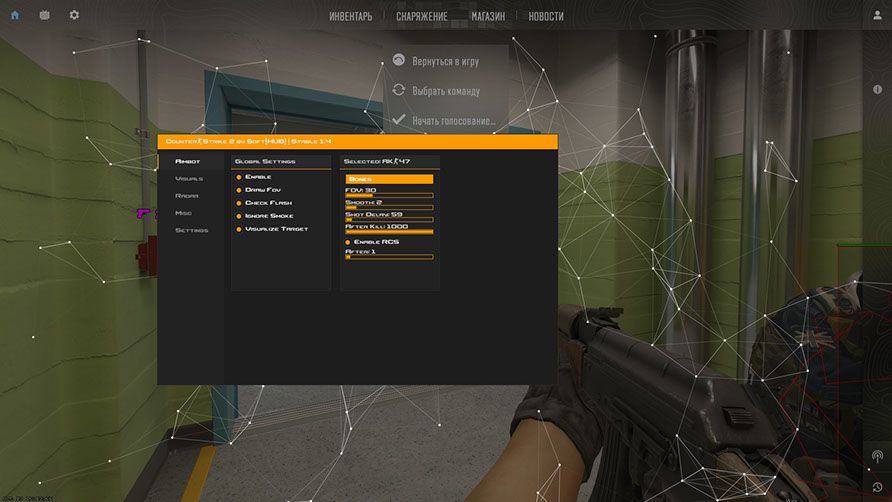Click the player profile icon

[877, 15]
